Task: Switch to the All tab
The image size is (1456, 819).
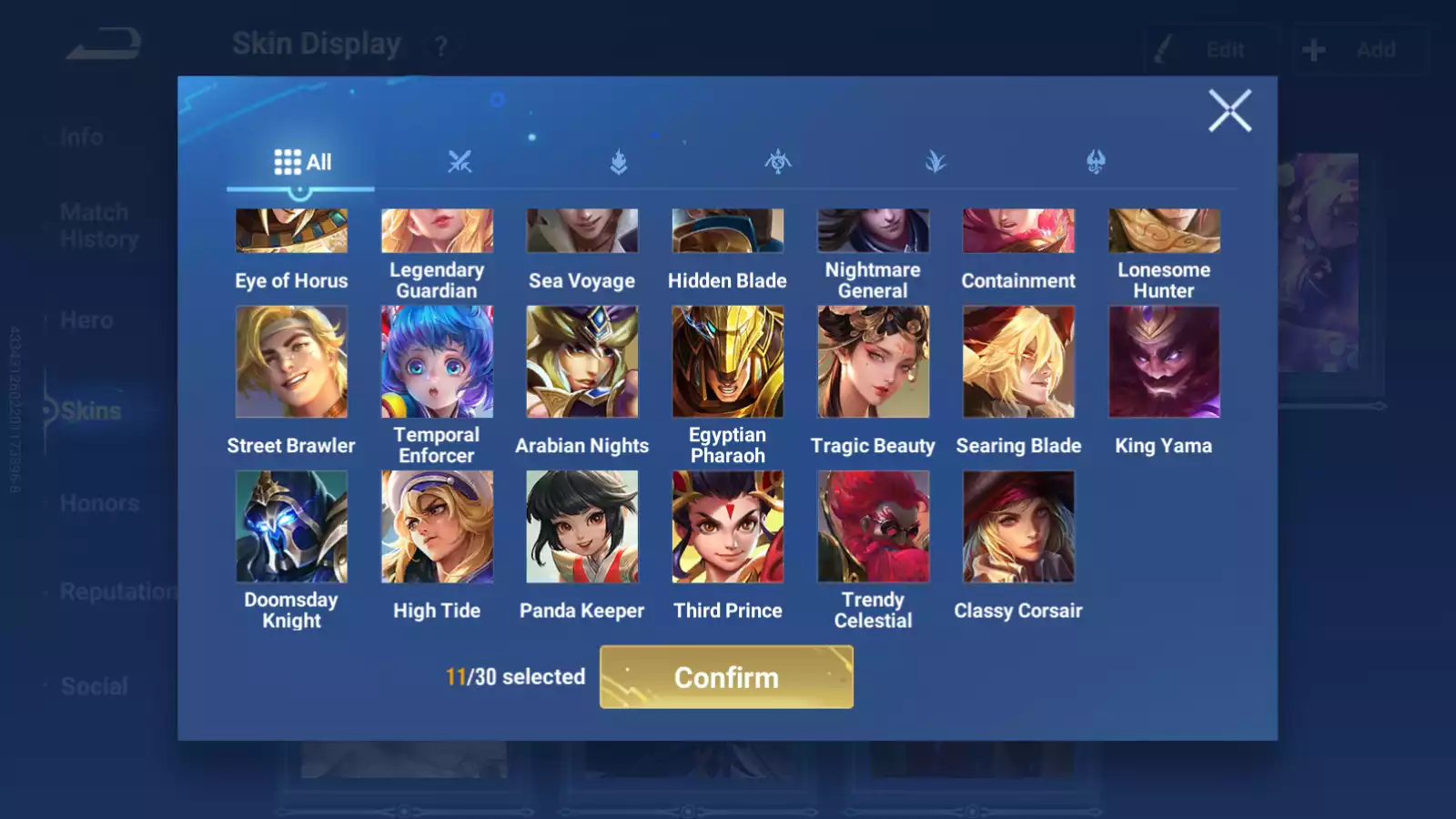Action: pyautogui.click(x=300, y=161)
